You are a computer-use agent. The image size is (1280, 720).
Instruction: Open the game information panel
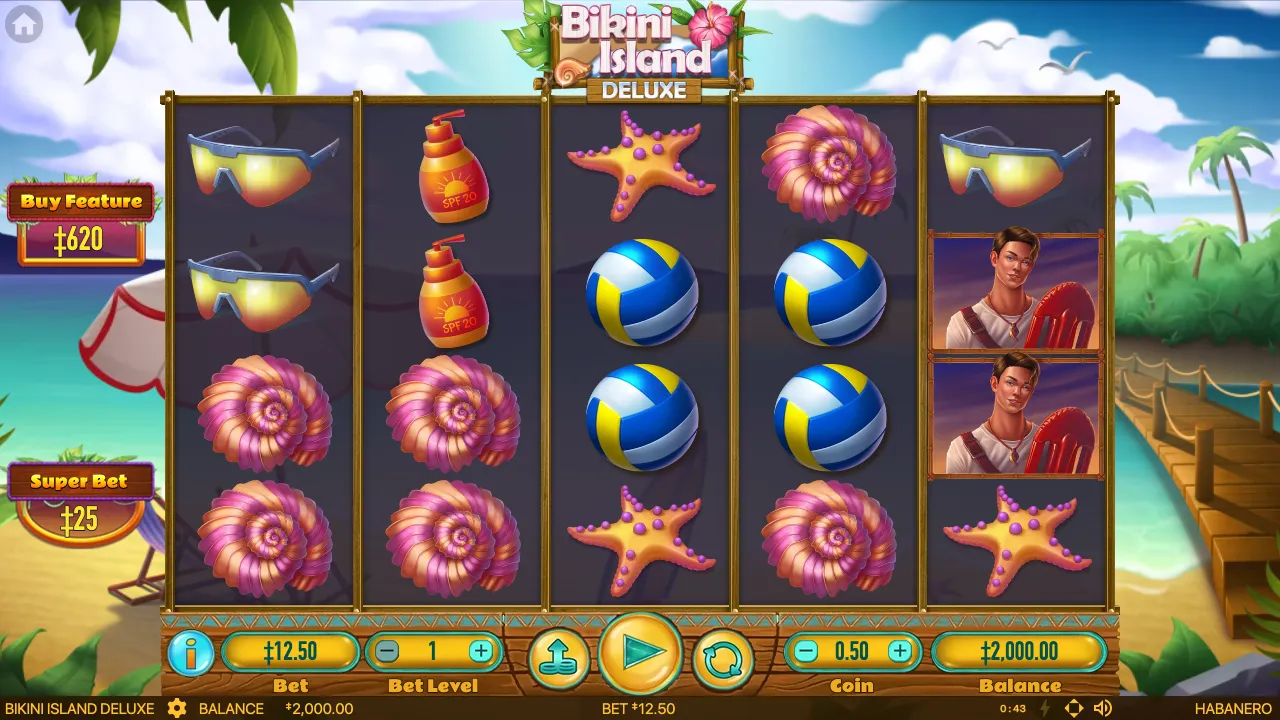click(190, 653)
